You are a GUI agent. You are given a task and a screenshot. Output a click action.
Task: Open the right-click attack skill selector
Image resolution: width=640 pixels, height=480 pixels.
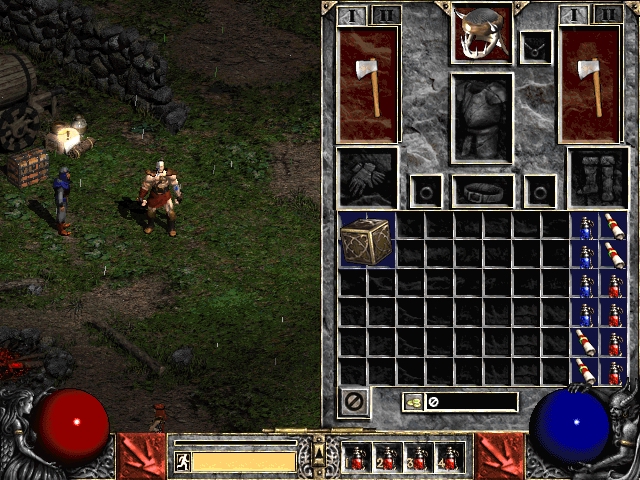tap(499, 456)
